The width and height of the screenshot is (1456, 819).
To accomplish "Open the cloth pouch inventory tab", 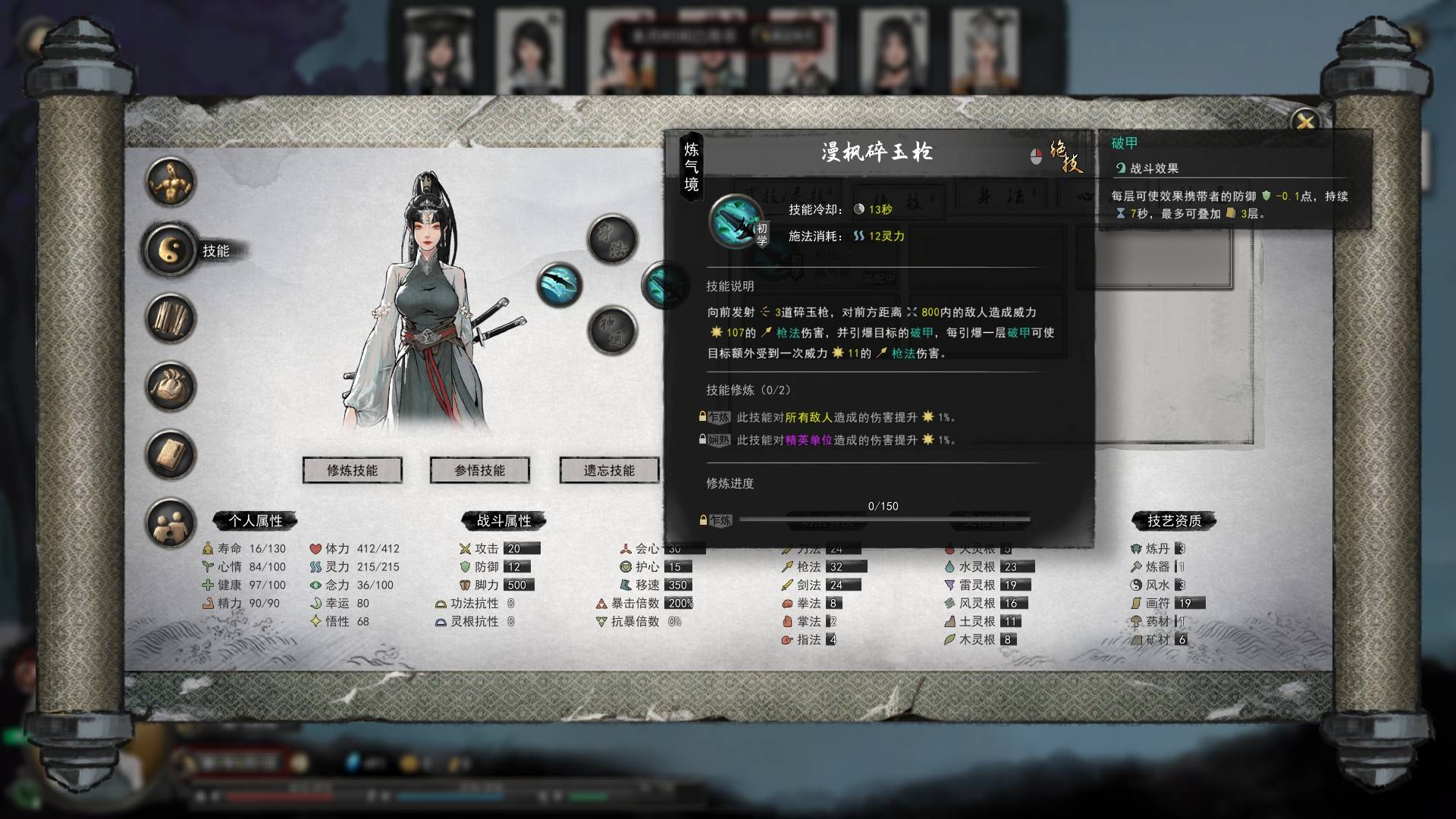I will pyautogui.click(x=171, y=387).
